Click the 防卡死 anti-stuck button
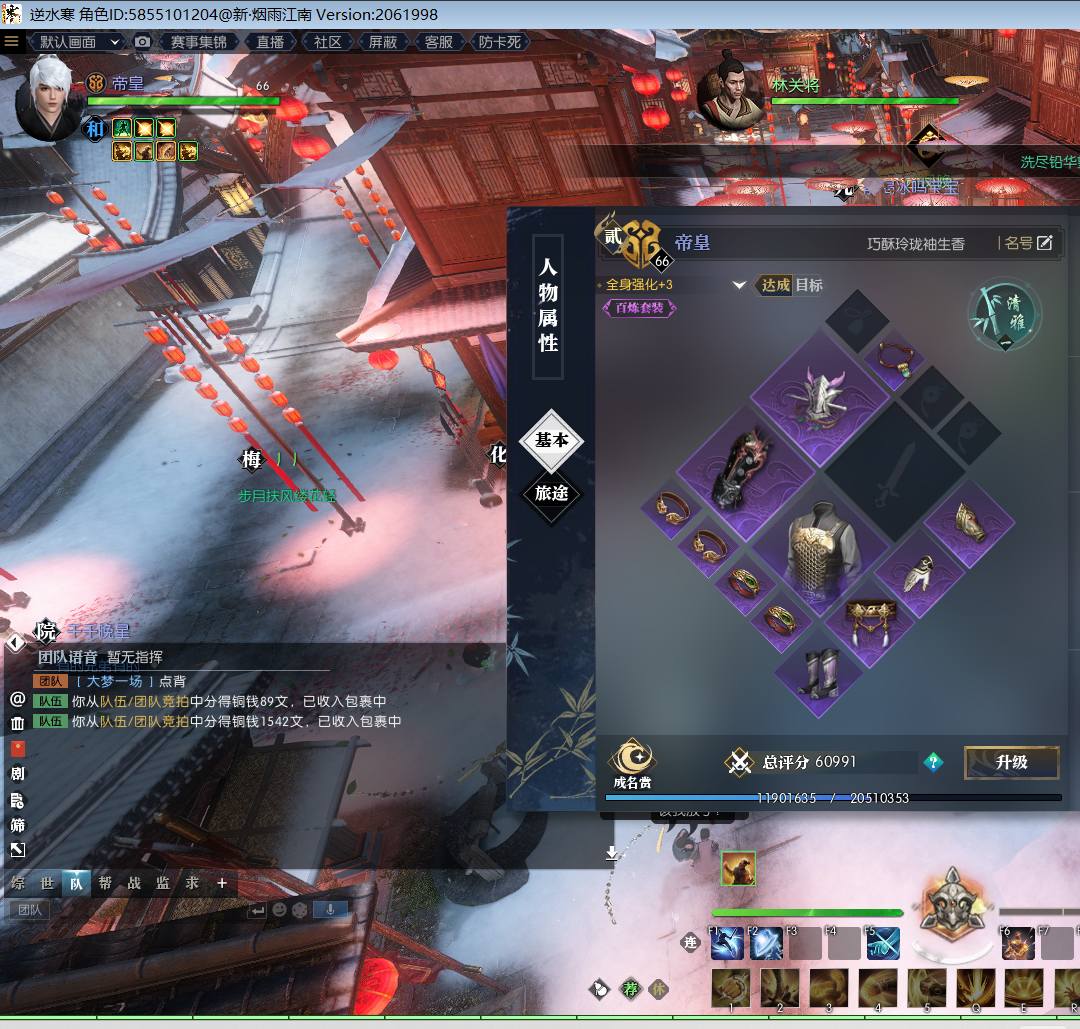The image size is (1080, 1029). [500, 42]
